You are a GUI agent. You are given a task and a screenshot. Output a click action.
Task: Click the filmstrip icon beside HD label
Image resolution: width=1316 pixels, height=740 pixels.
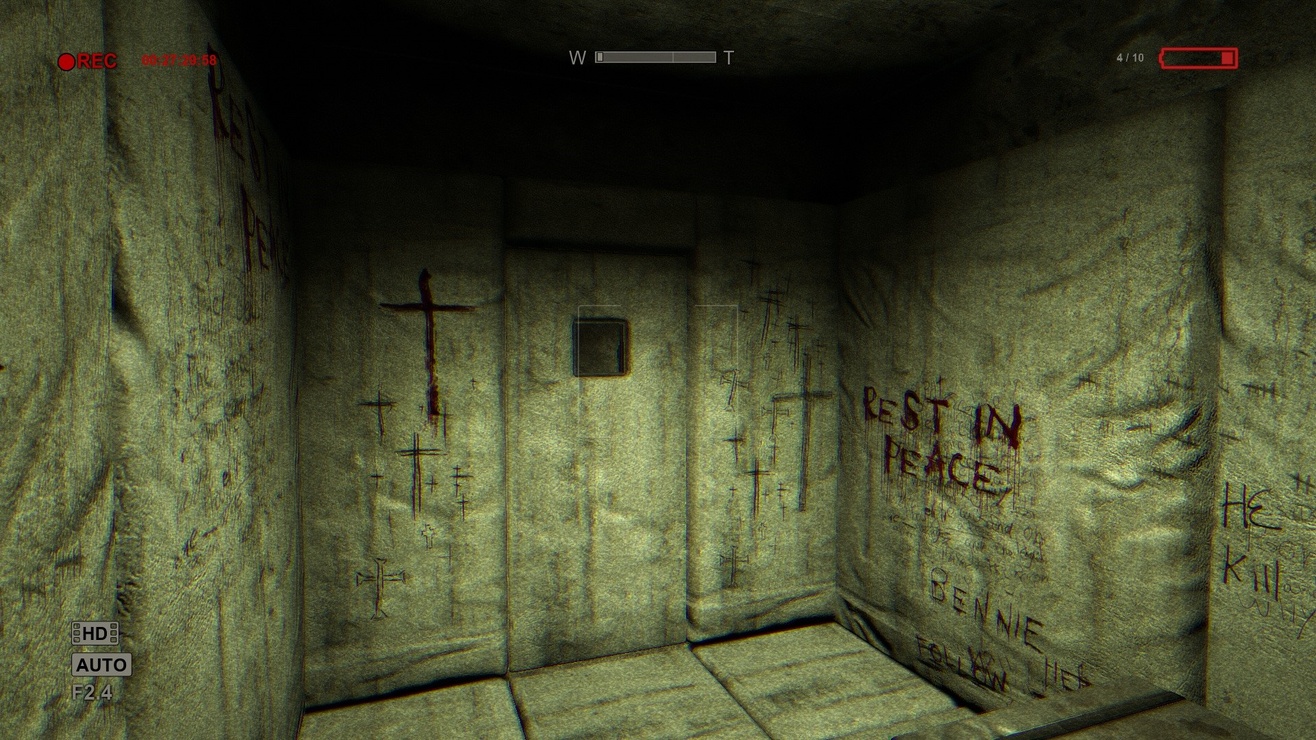pos(78,631)
